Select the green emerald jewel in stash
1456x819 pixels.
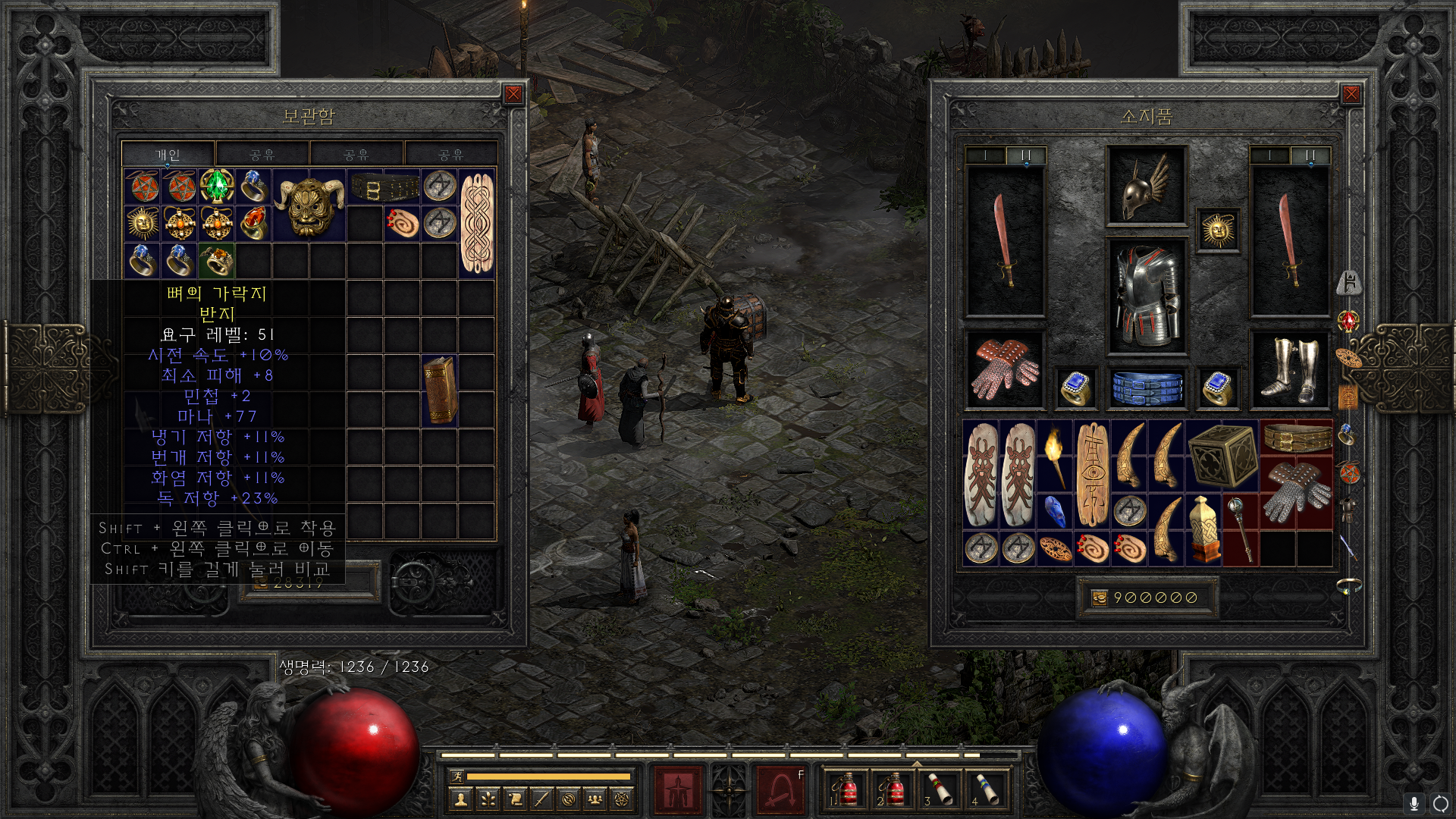[217, 186]
